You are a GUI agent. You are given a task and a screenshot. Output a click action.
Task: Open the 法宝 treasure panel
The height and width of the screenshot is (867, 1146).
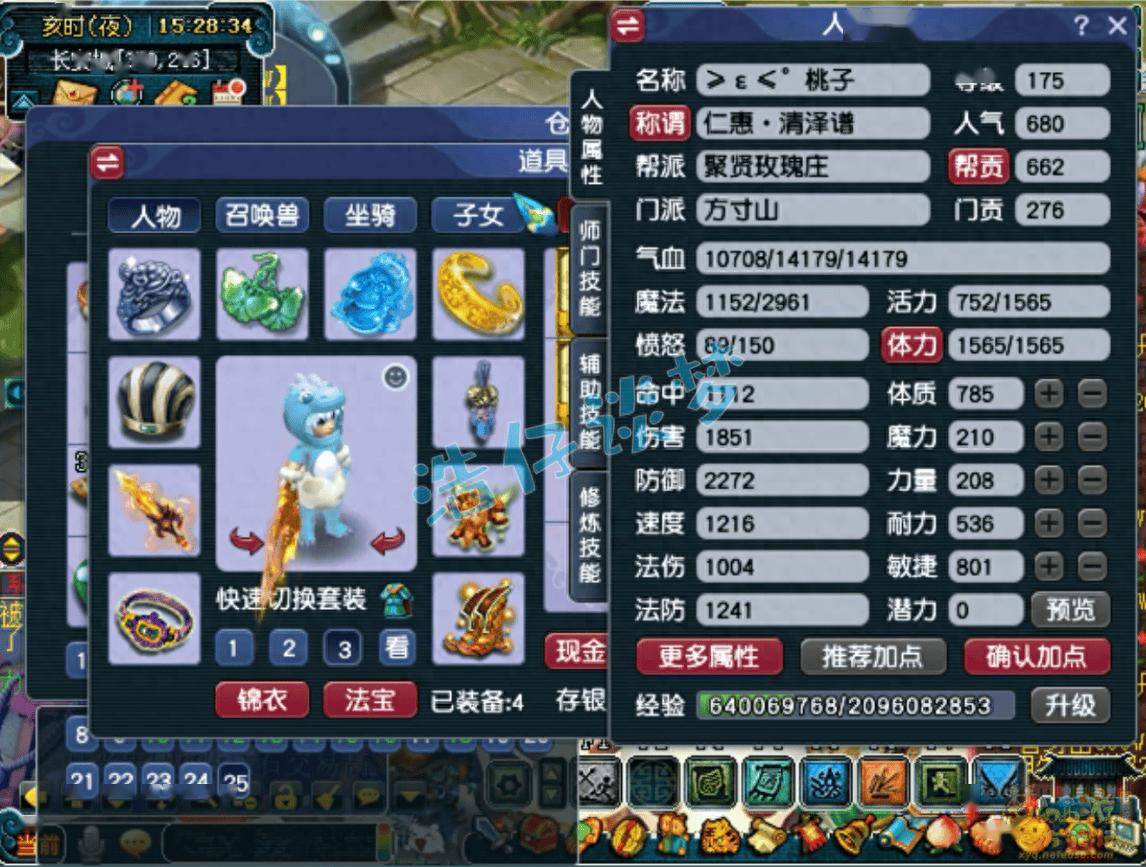coord(370,699)
